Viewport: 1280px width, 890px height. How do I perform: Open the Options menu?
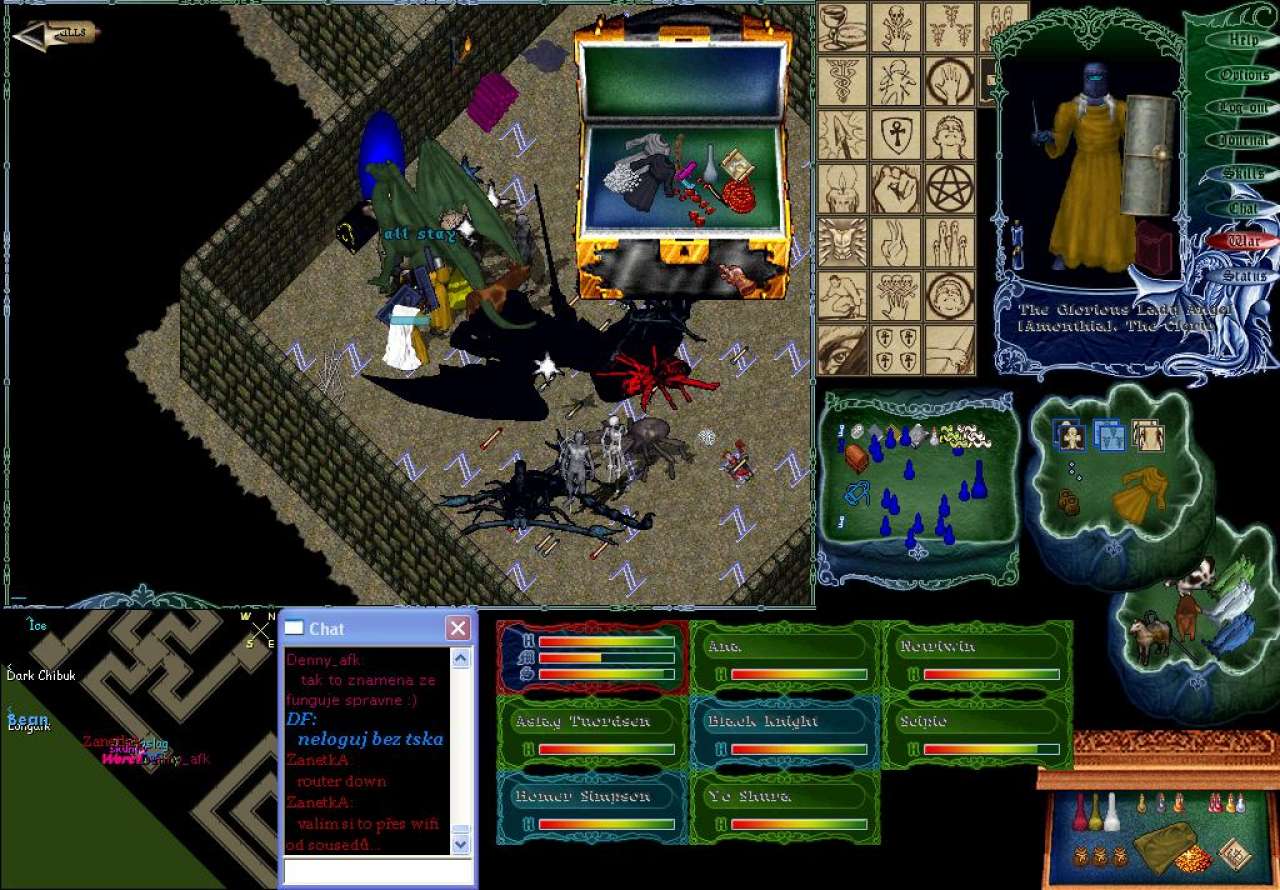(x=1243, y=75)
